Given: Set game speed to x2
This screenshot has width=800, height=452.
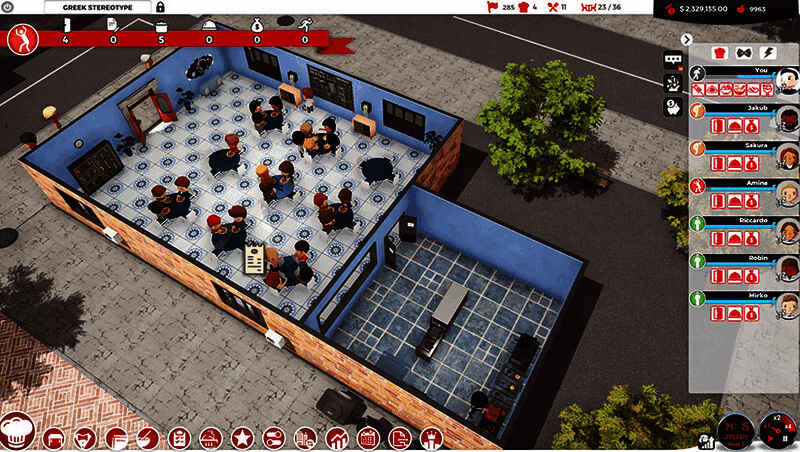Looking at the screenshot, I should click(x=777, y=418).
